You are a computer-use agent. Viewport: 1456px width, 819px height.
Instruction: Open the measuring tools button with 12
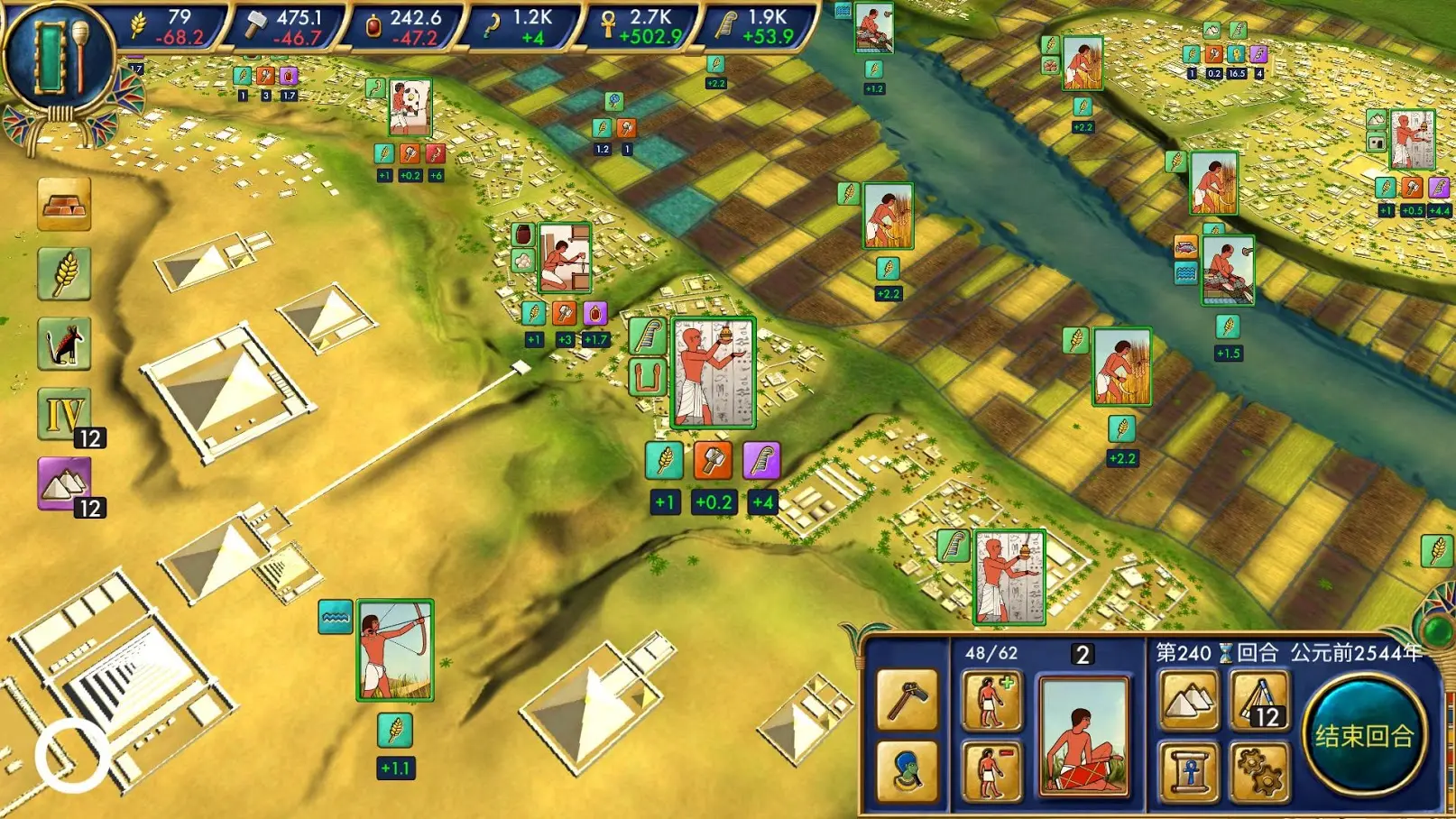click(1260, 701)
